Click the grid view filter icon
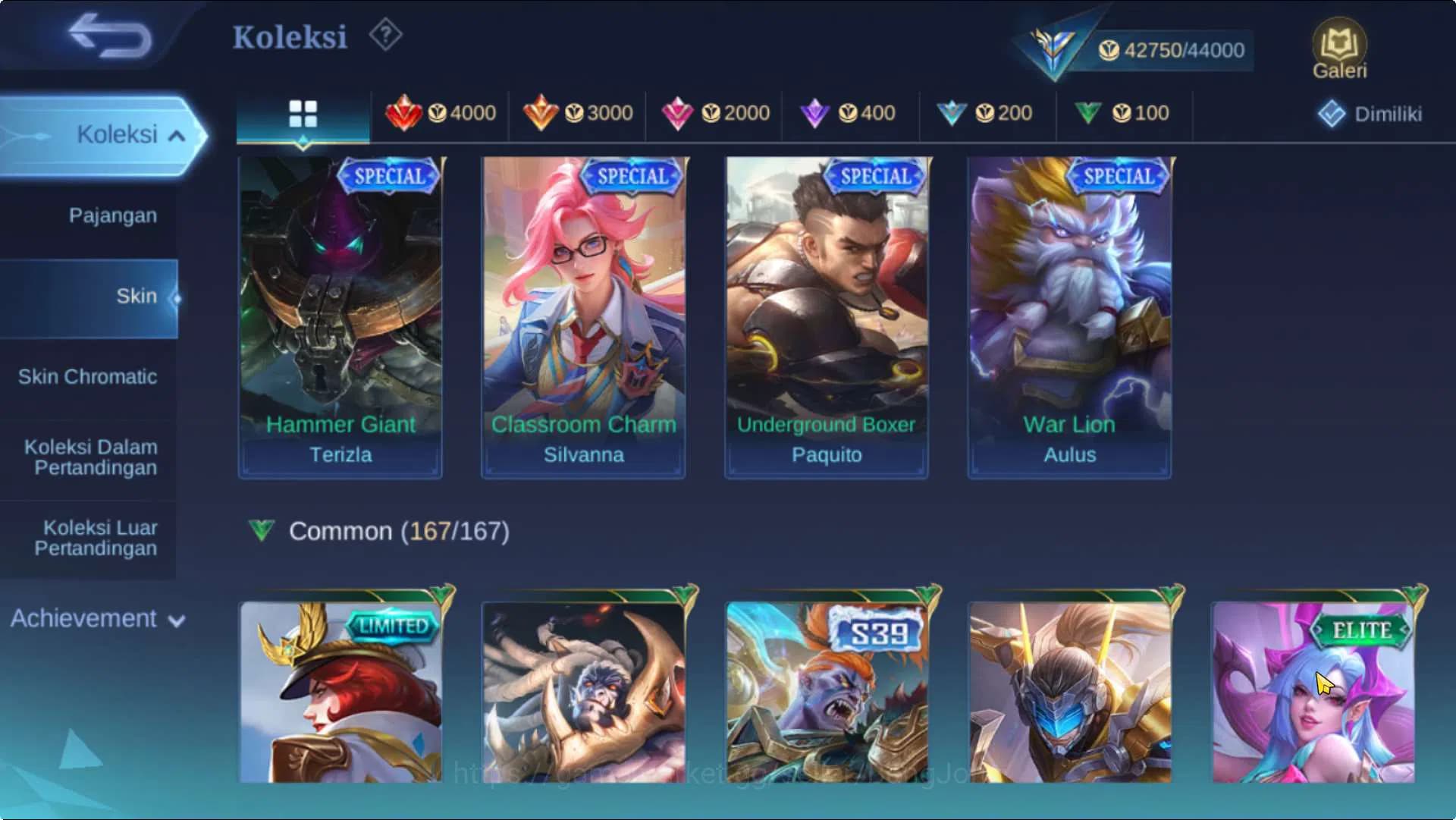Viewport: 1456px width, 820px height. click(302, 115)
